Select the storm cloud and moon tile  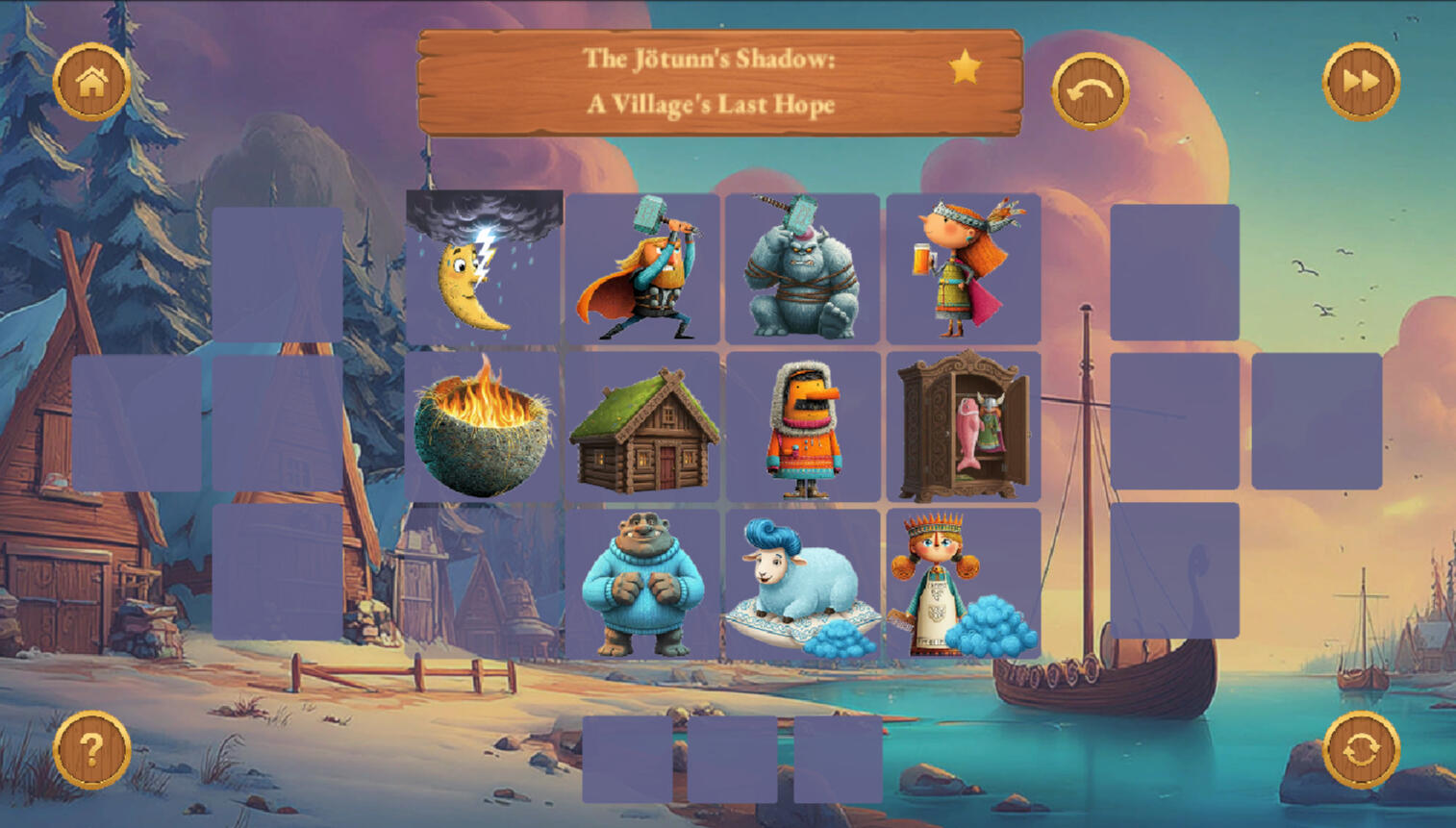(x=484, y=267)
